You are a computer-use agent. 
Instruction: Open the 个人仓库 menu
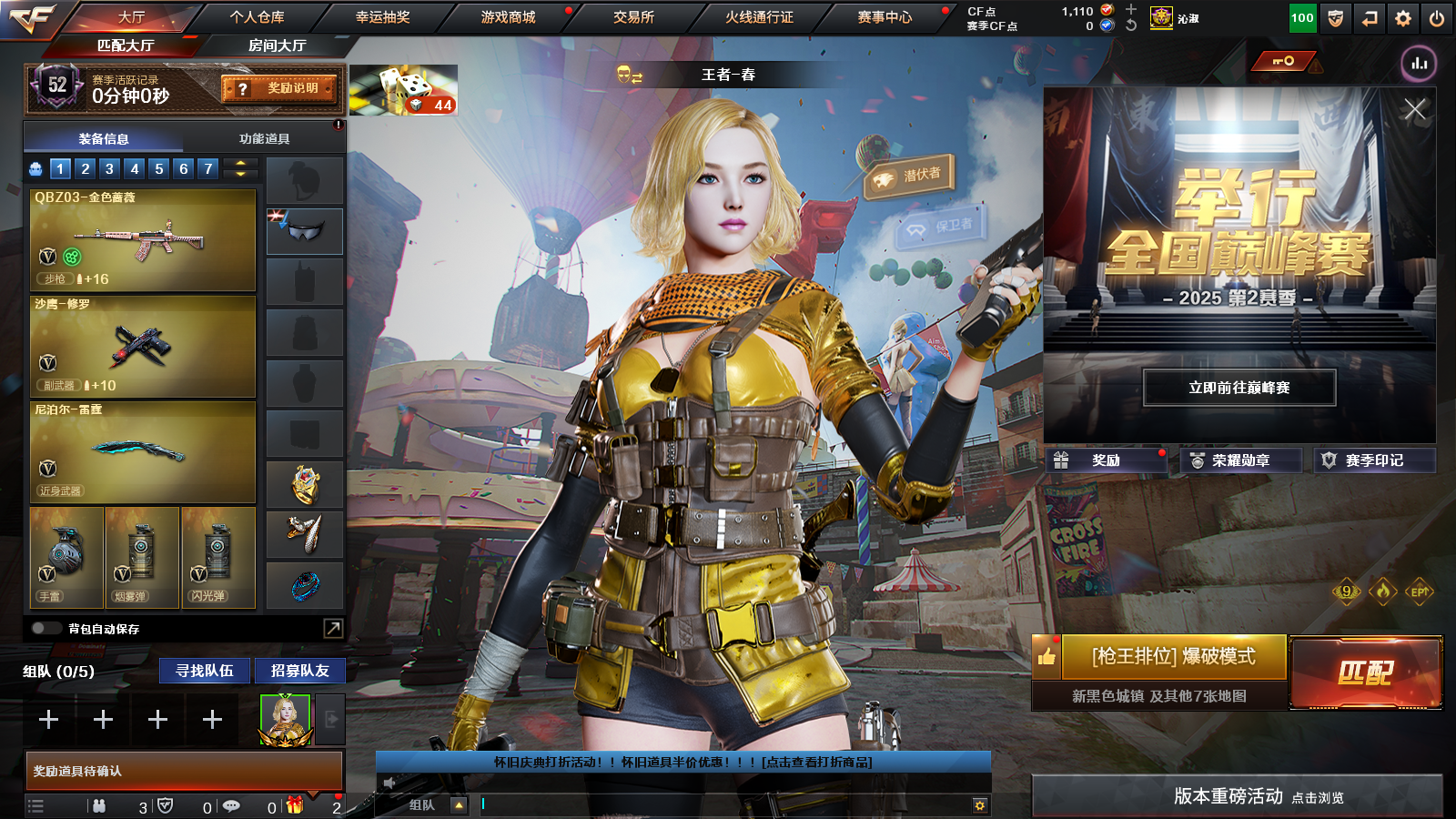click(x=257, y=17)
